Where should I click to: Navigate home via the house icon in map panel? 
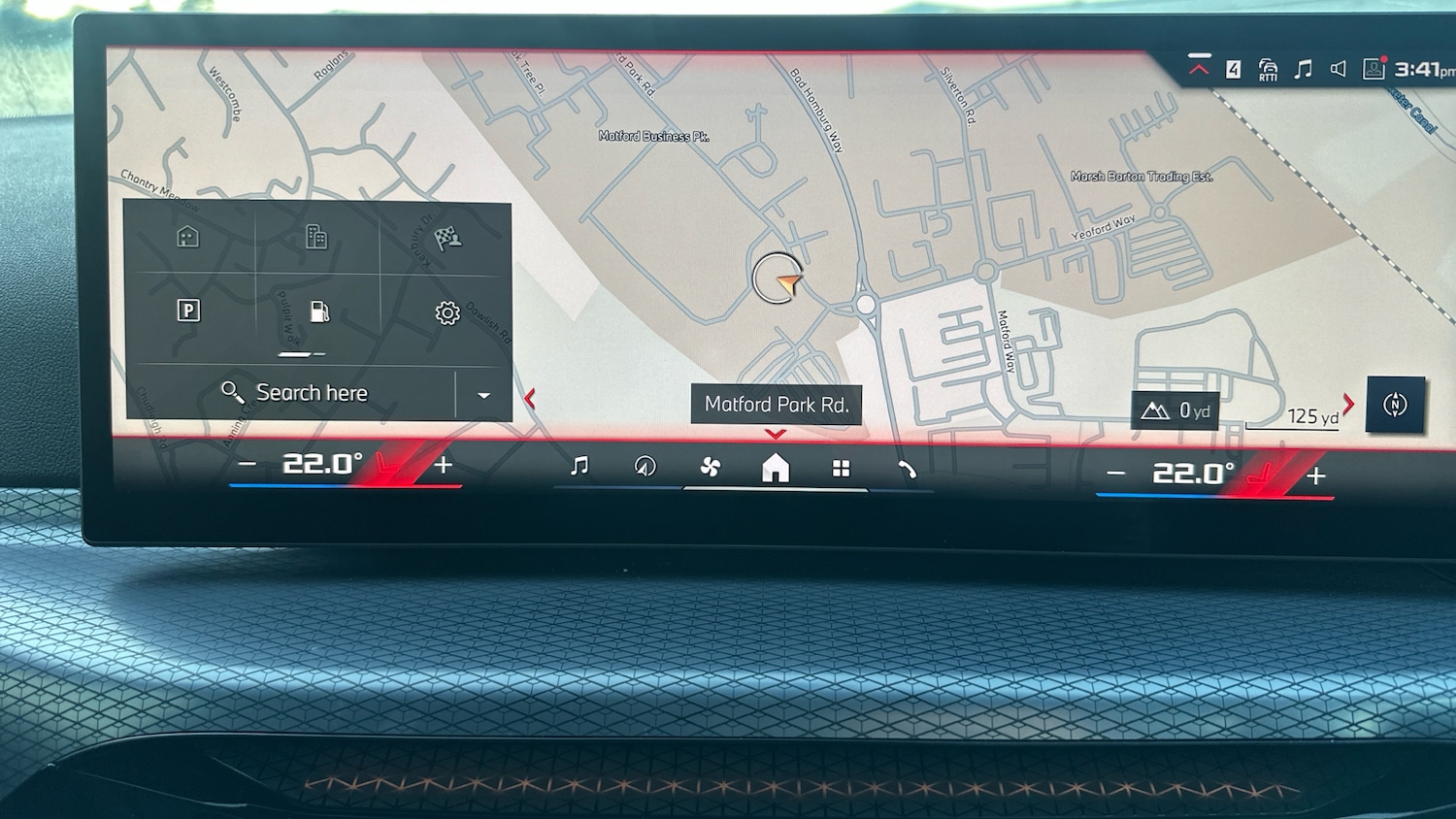pos(188,237)
